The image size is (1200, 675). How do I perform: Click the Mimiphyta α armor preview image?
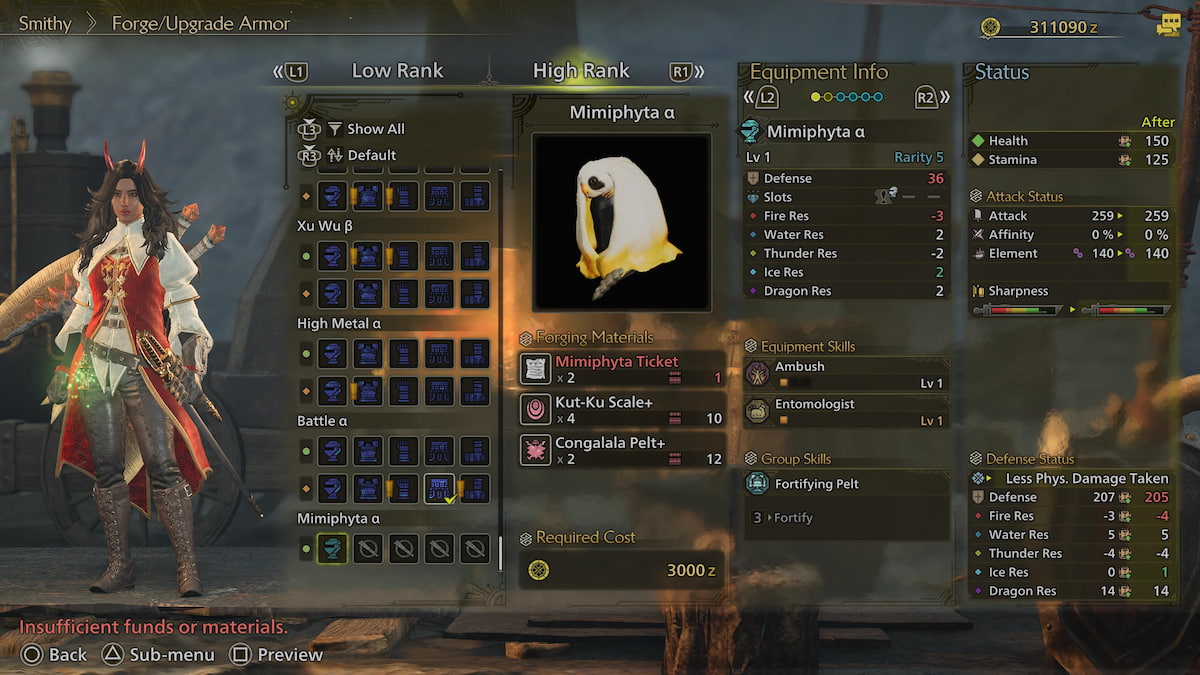coord(621,222)
